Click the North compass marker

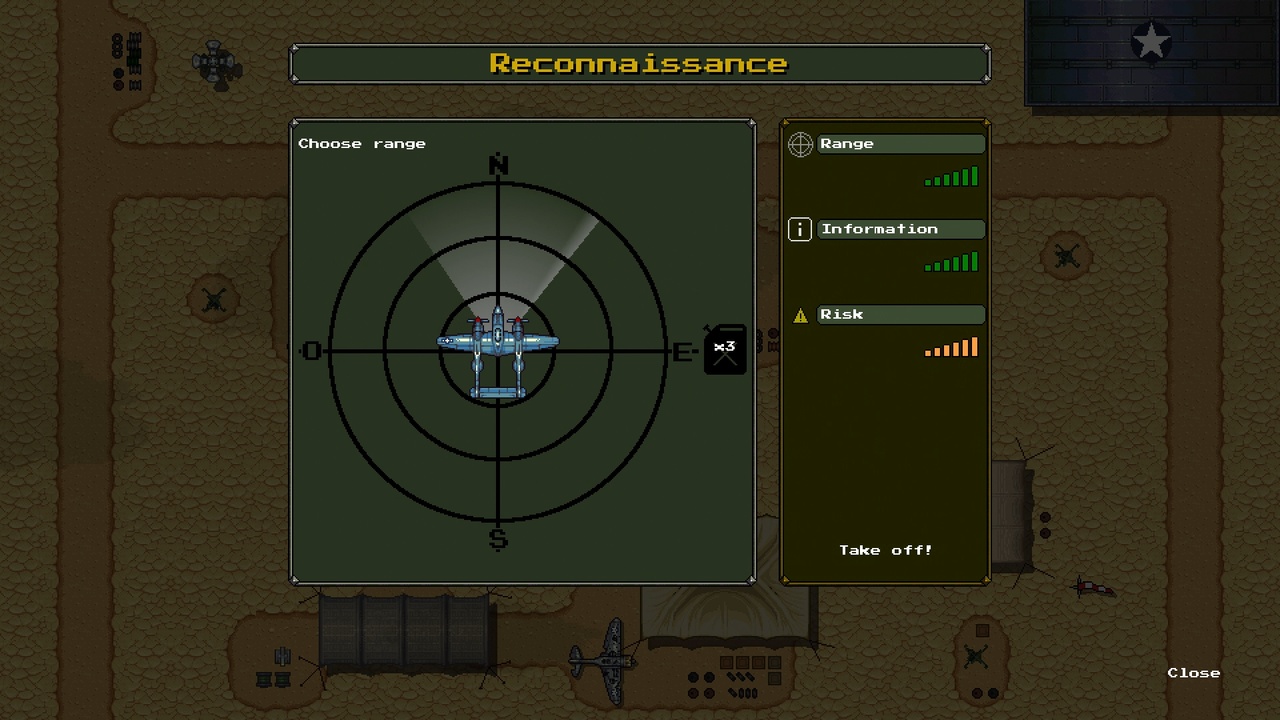[x=497, y=165]
